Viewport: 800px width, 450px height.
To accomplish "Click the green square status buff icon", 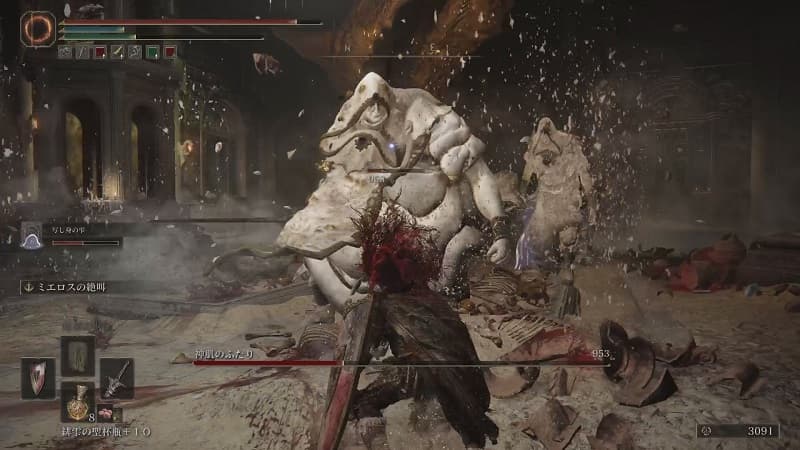I will point(152,51).
